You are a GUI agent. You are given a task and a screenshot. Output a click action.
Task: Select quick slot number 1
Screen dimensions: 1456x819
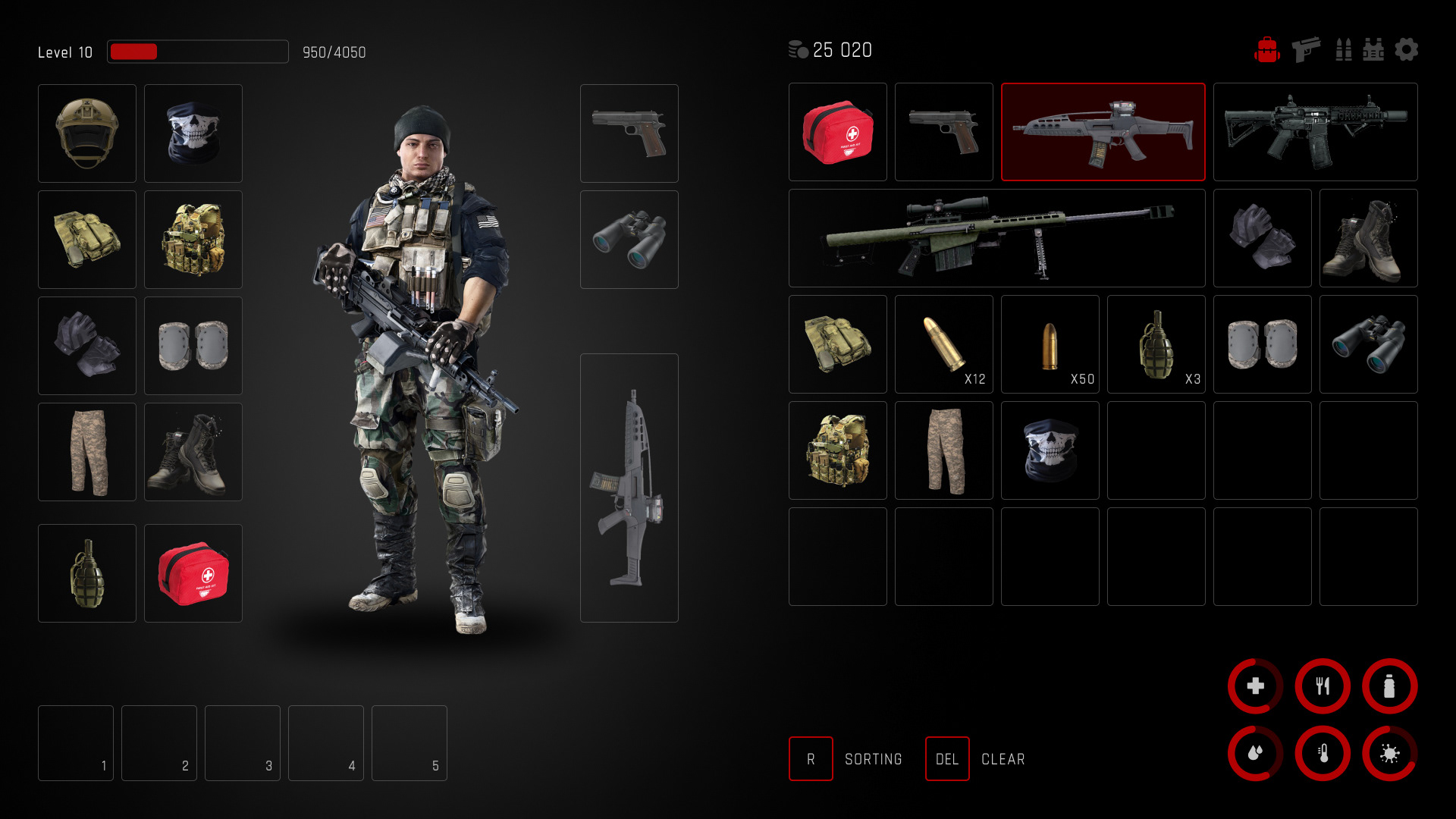76,743
